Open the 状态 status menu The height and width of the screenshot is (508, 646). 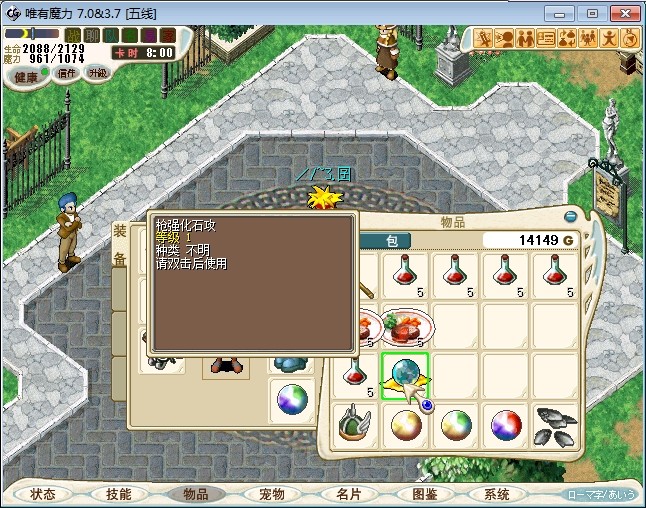(43, 494)
